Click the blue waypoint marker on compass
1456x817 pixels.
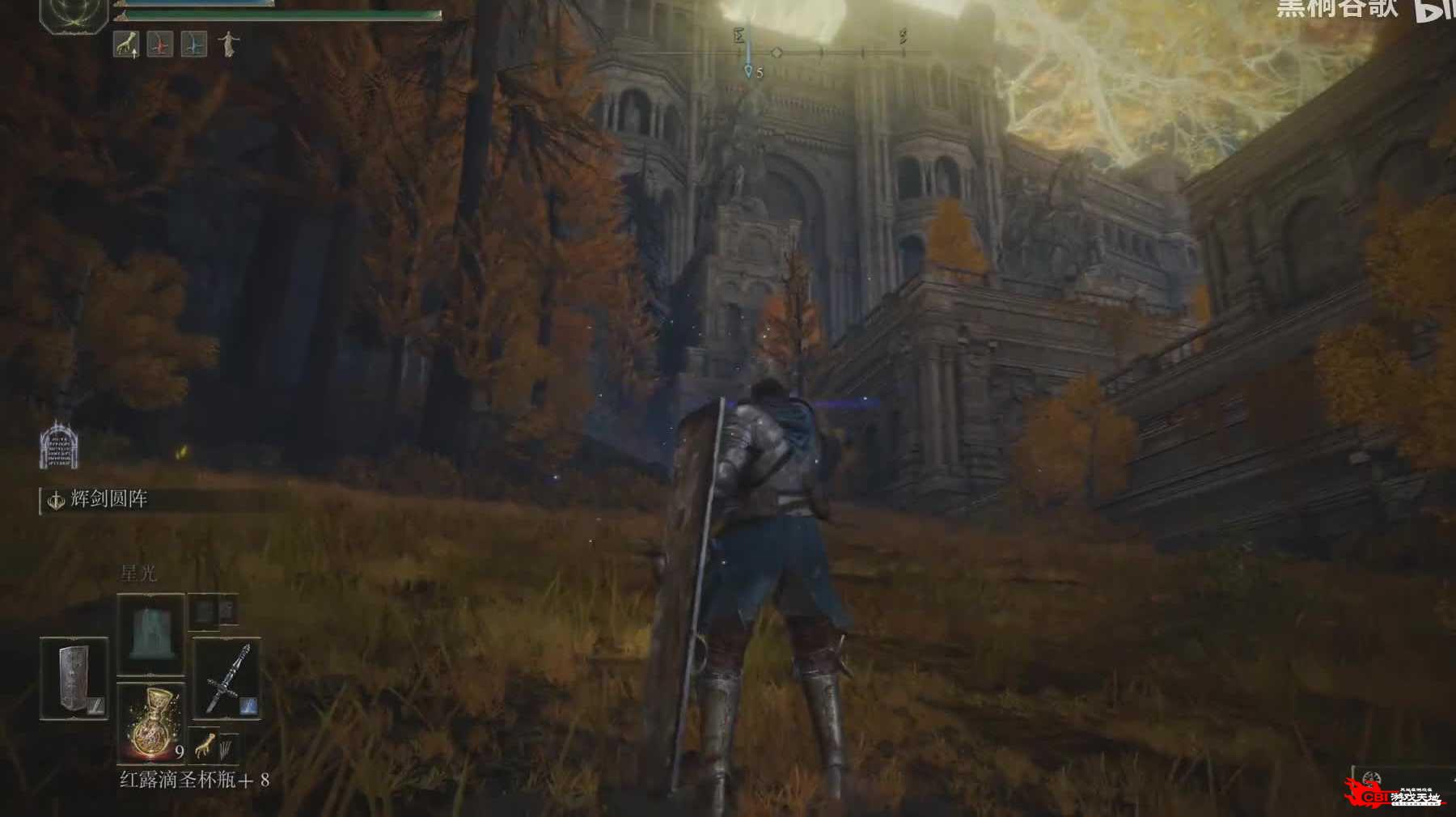coord(748,71)
